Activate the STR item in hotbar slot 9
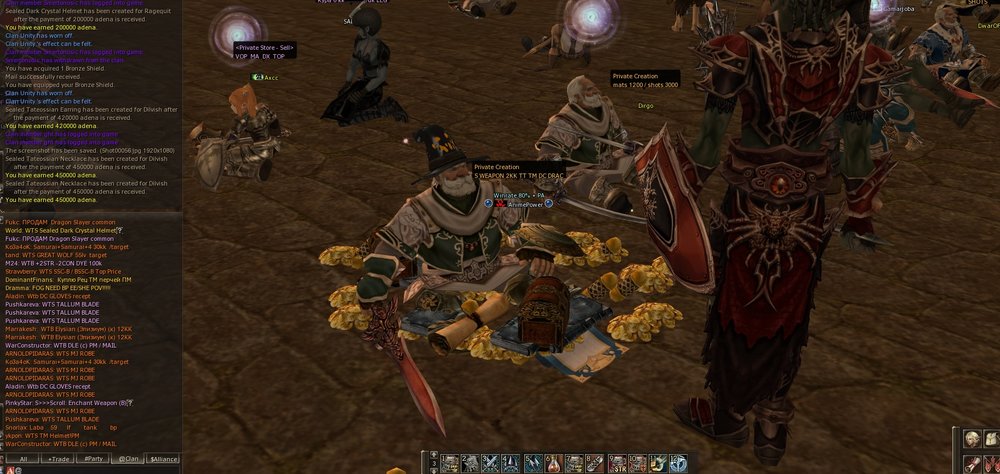Image resolution: width=1000 pixels, height=474 pixels. (617, 463)
